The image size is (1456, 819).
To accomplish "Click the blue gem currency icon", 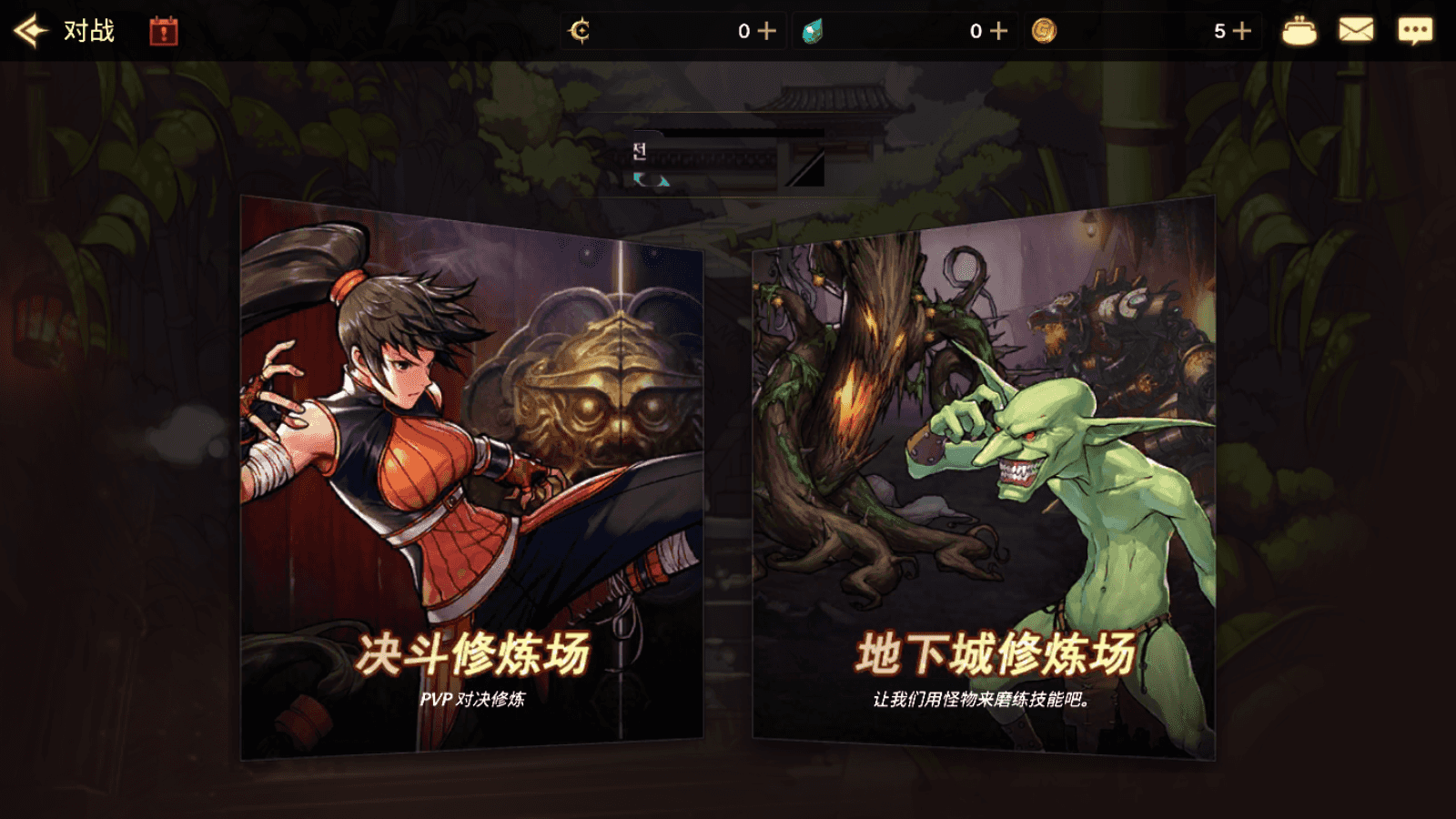I will (814, 28).
